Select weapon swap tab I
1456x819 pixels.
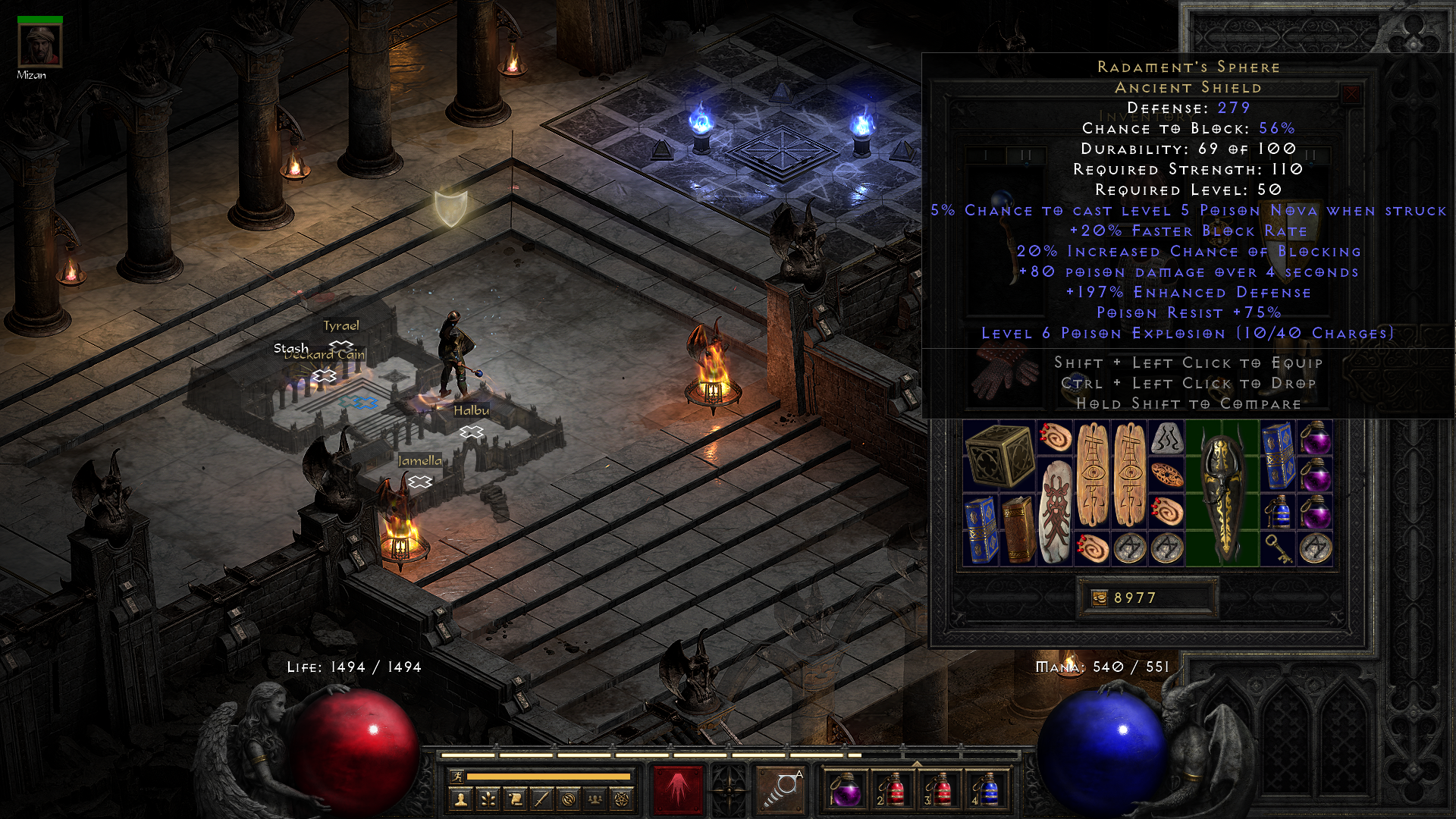pos(986,153)
